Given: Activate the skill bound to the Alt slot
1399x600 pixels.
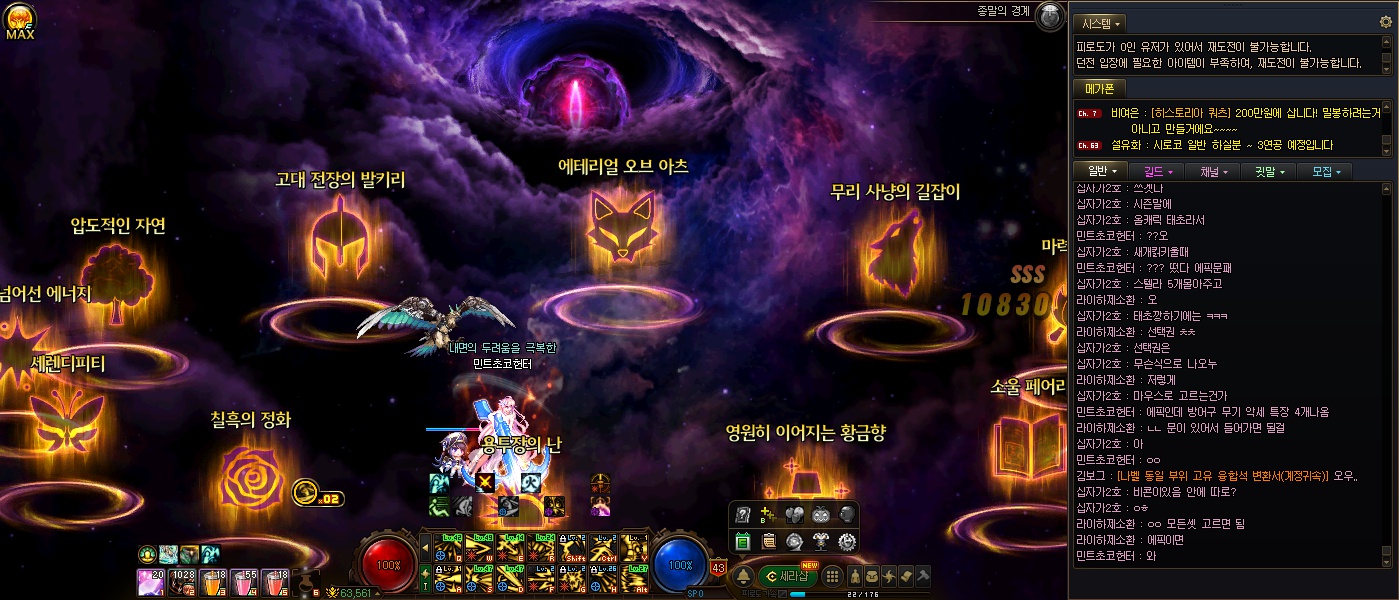Looking at the screenshot, I should coord(634,579).
